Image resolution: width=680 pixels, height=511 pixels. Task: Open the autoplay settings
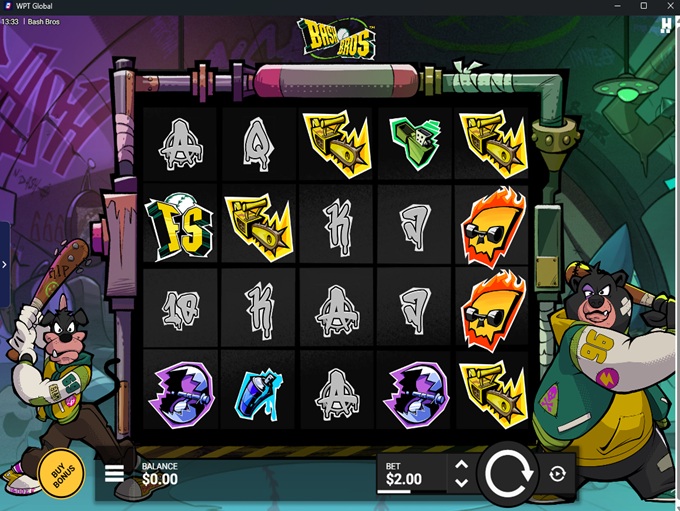(x=557, y=474)
